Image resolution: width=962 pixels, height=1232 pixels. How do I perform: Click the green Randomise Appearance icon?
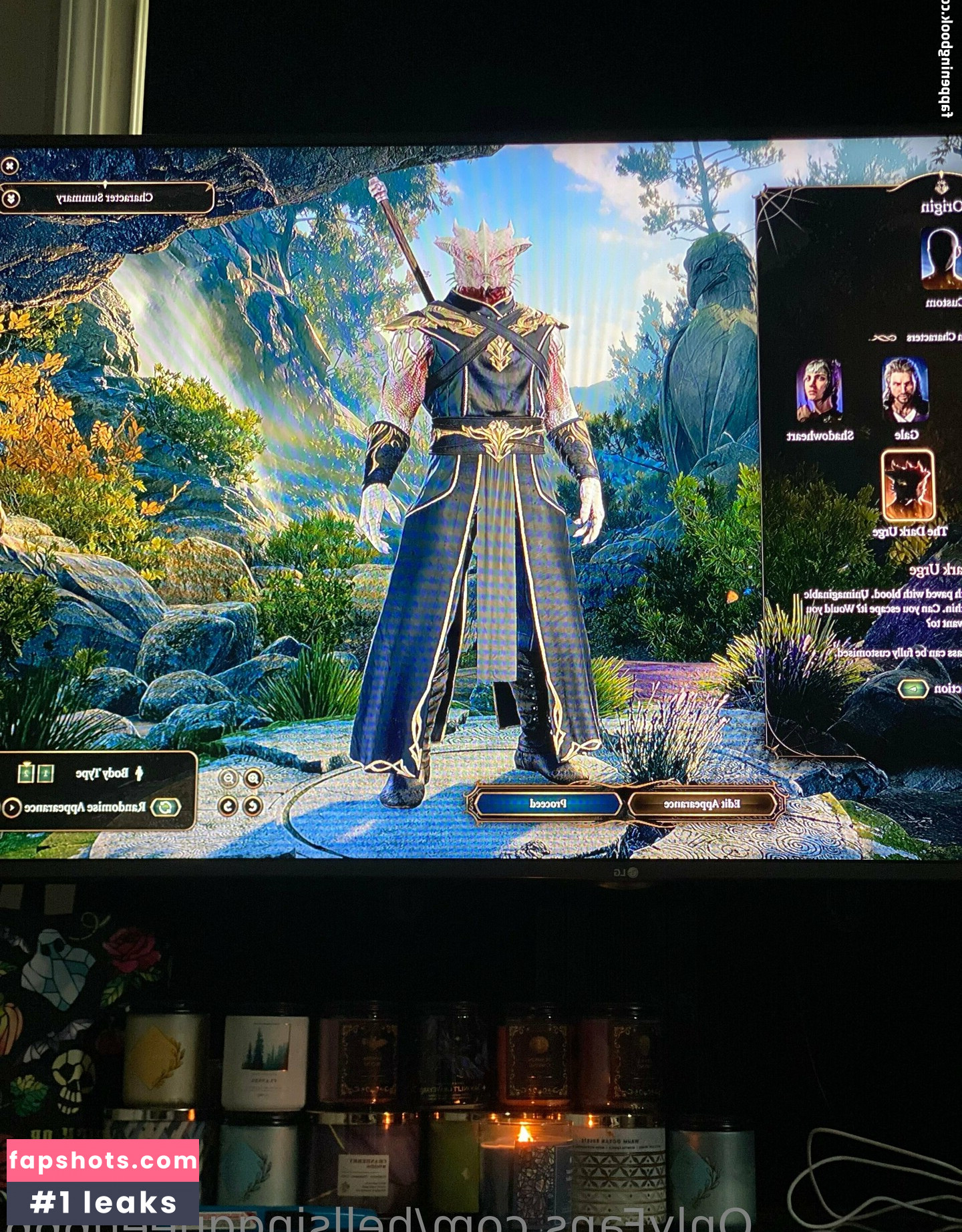165,807
